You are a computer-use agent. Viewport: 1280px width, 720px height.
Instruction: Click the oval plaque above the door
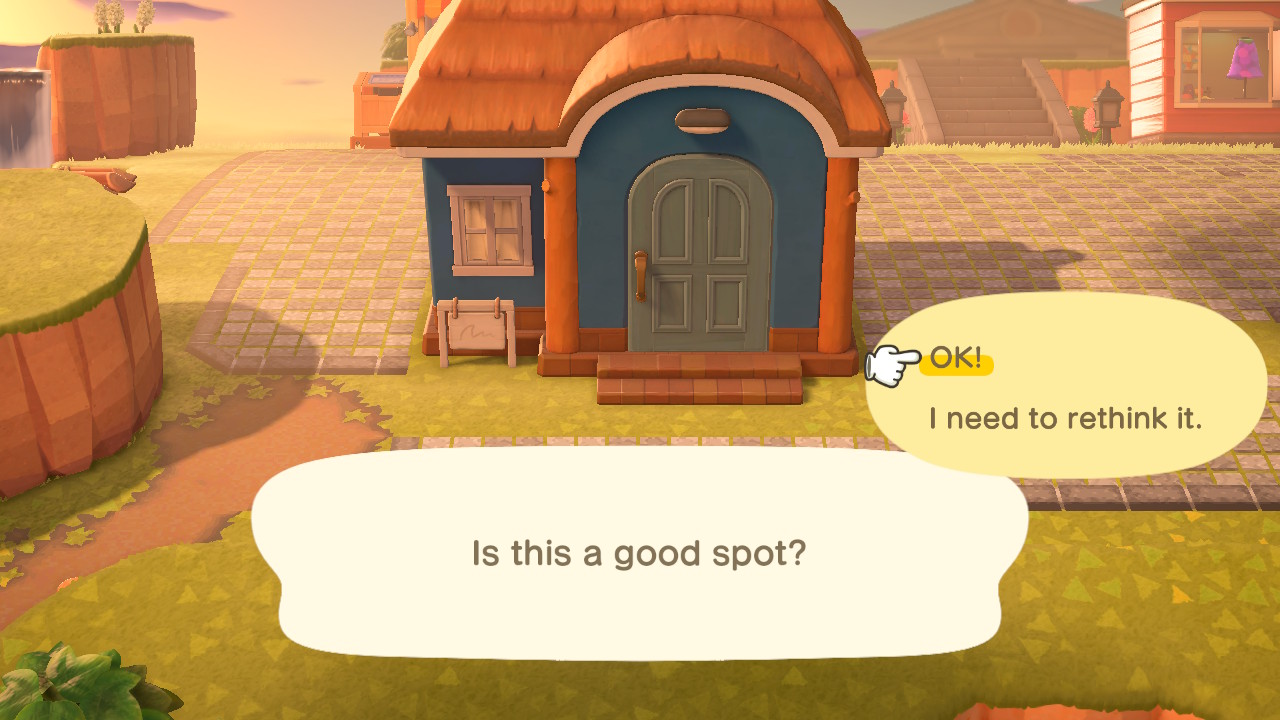(x=702, y=122)
